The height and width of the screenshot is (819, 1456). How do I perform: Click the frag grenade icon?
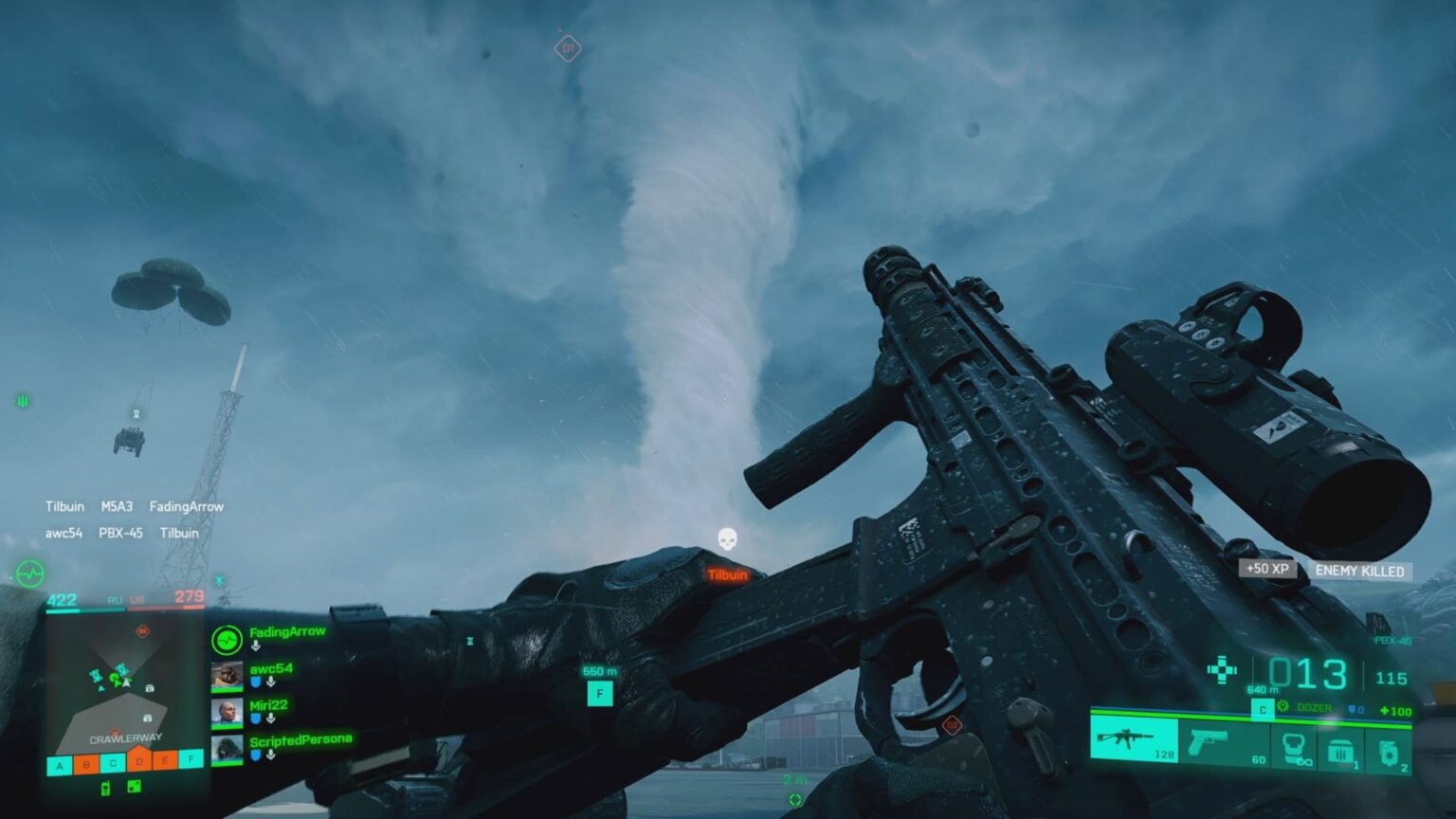point(1389,752)
